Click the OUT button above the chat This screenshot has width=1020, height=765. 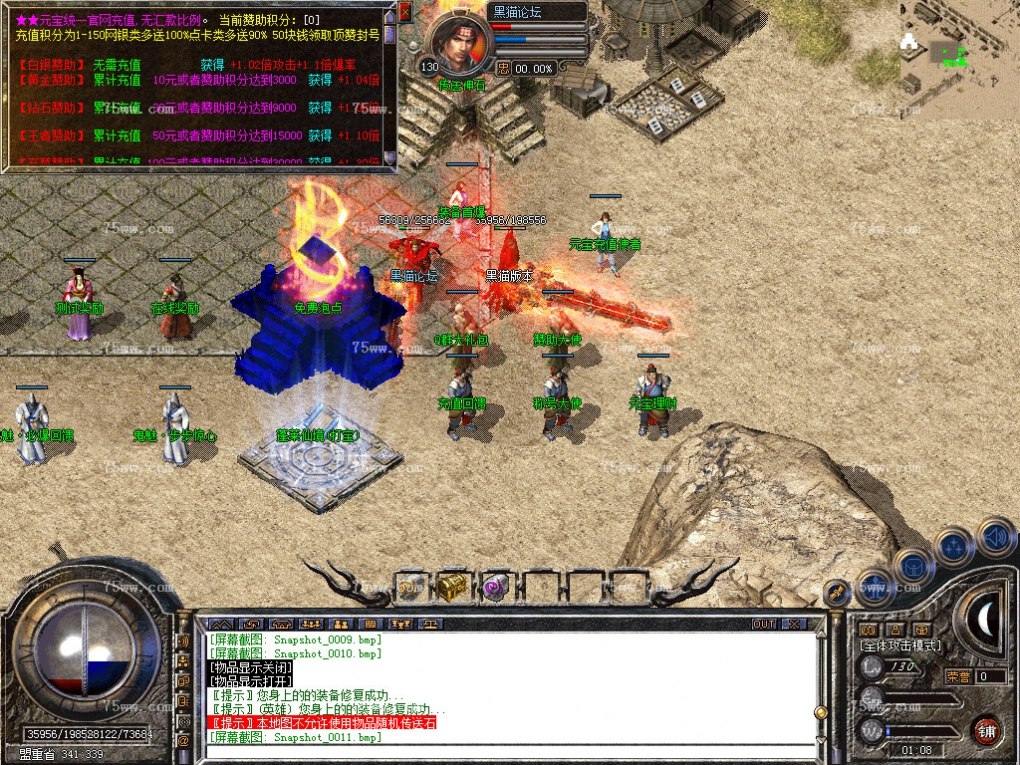[x=764, y=624]
